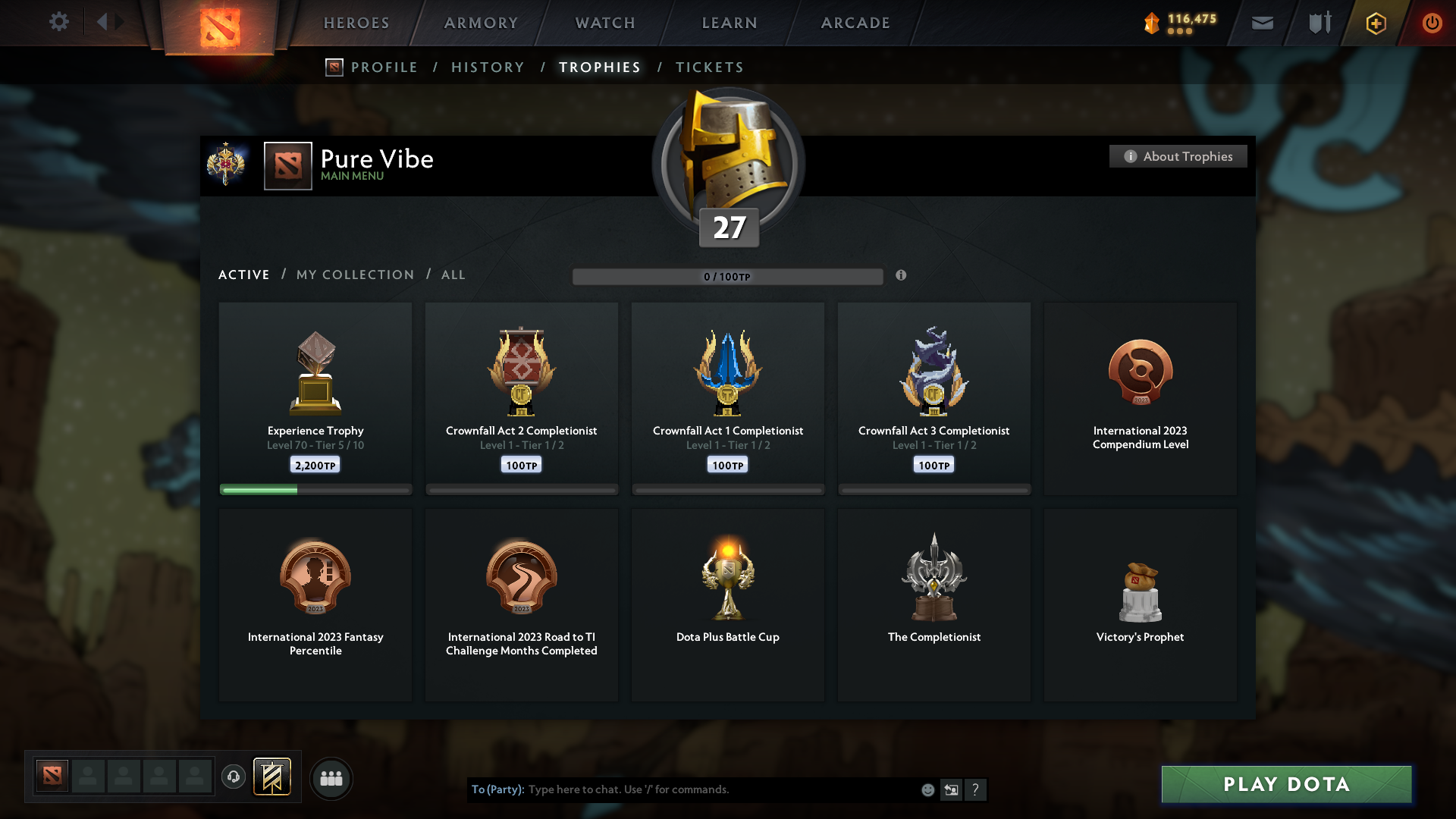The height and width of the screenshot is (819, 1456).
Task: Open the armory shield and sword icon
Action: point(1318,23)
